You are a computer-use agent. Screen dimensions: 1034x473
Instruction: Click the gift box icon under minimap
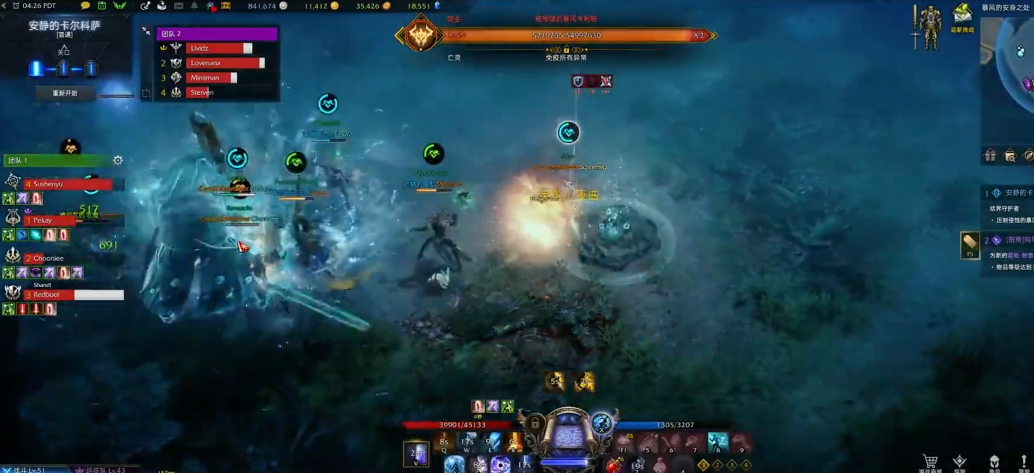[x=990, y=155]
